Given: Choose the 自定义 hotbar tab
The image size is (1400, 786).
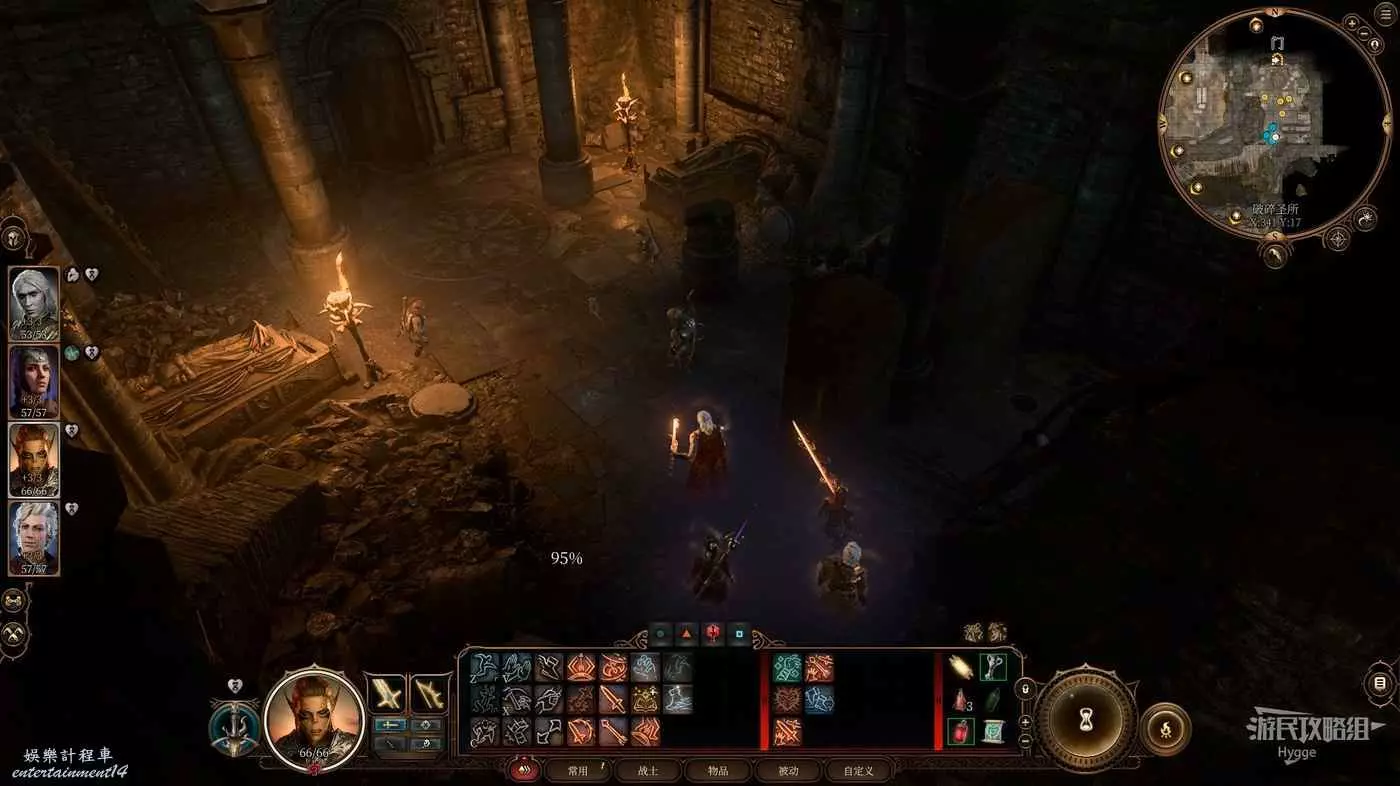Looking at the screenshot, I should (x=858, y=771).
